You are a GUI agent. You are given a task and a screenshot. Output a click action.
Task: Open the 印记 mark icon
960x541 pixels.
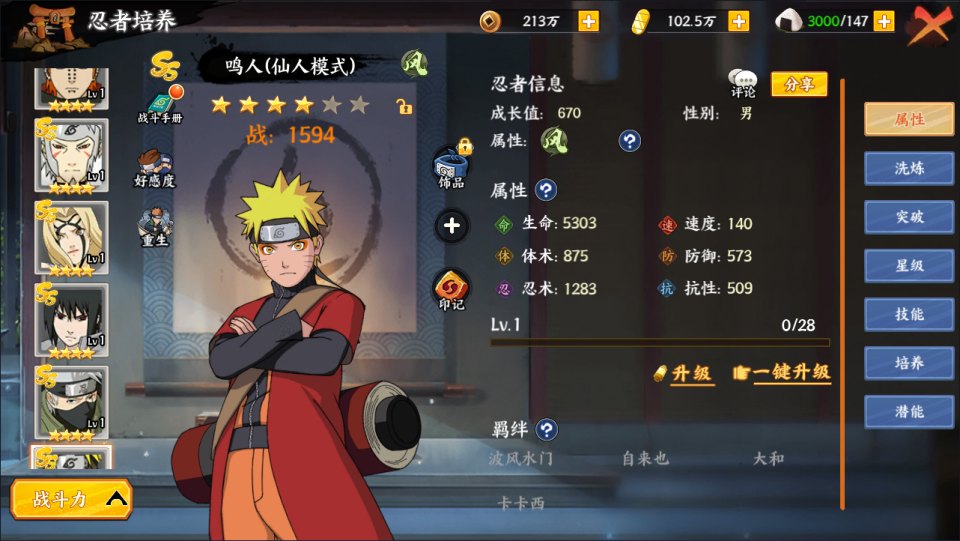(x=451, y=289)
